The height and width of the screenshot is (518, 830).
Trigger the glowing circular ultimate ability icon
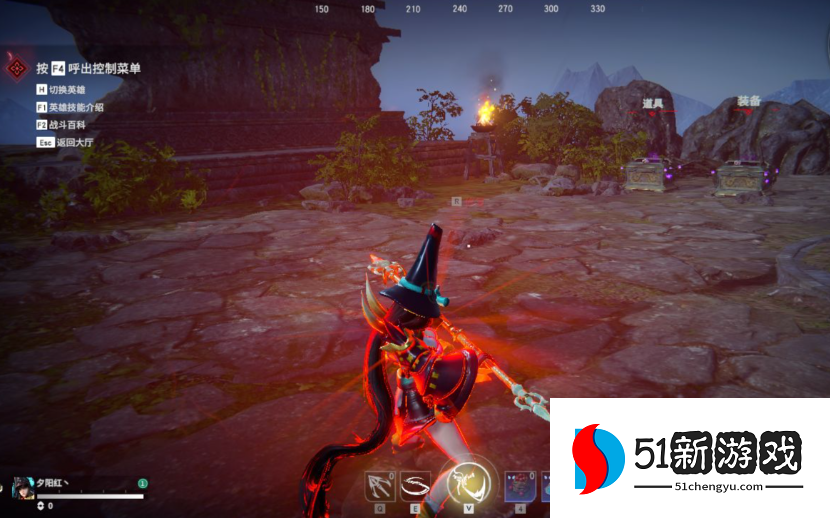click(x=467, y=482)
